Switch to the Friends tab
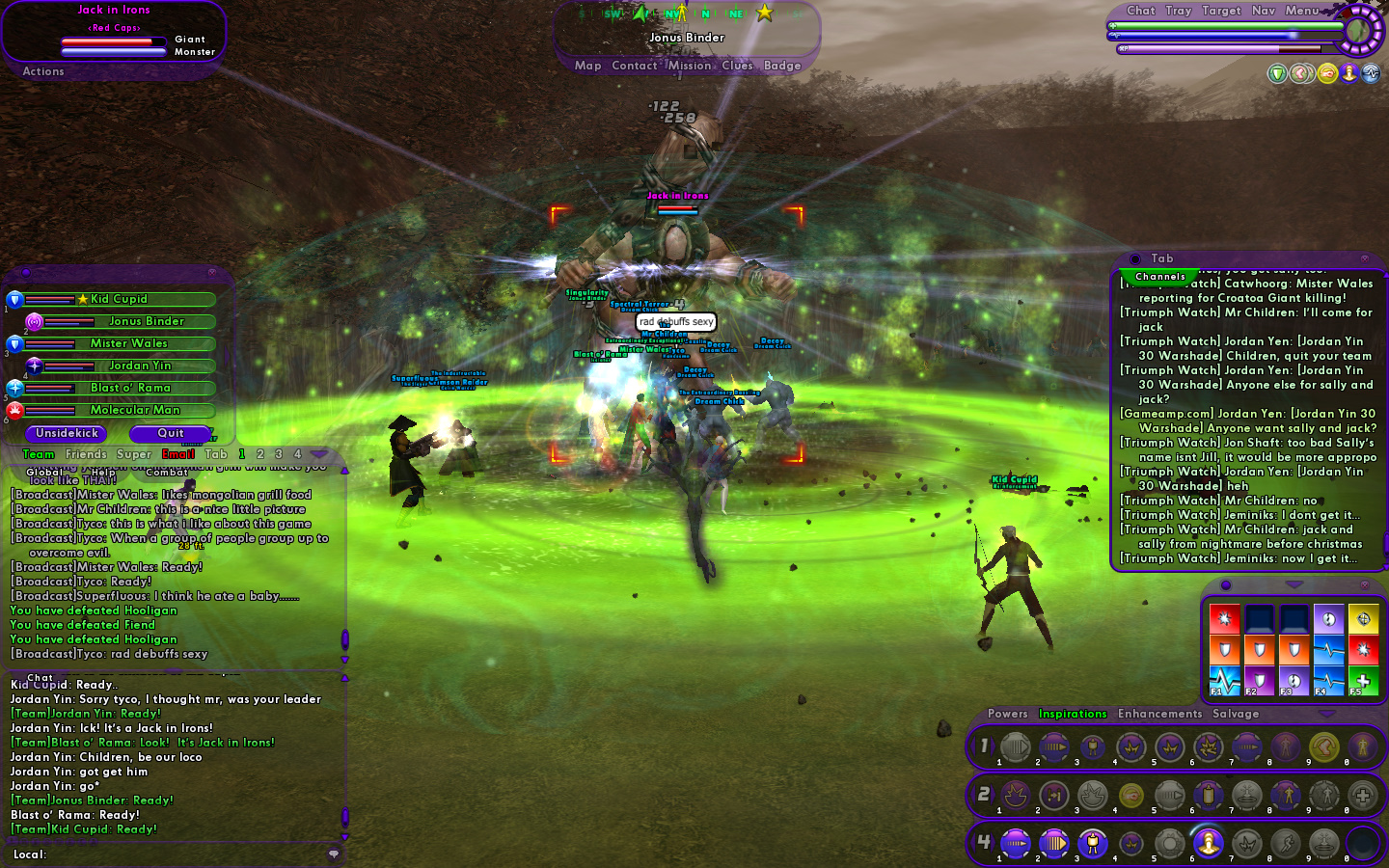Image resolution: width=1389 pixels, height=868 pixels. [86, 454]
